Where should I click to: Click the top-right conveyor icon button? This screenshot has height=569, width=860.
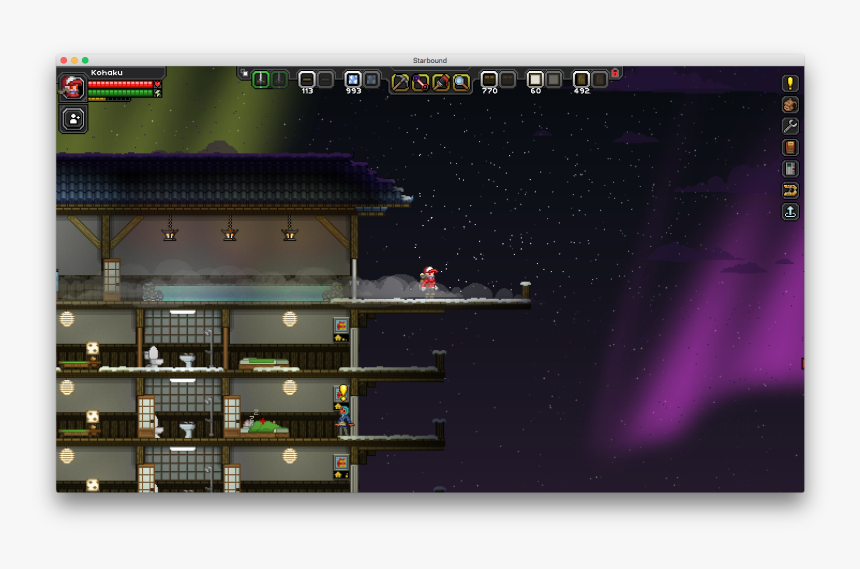[x=790, y=190]
